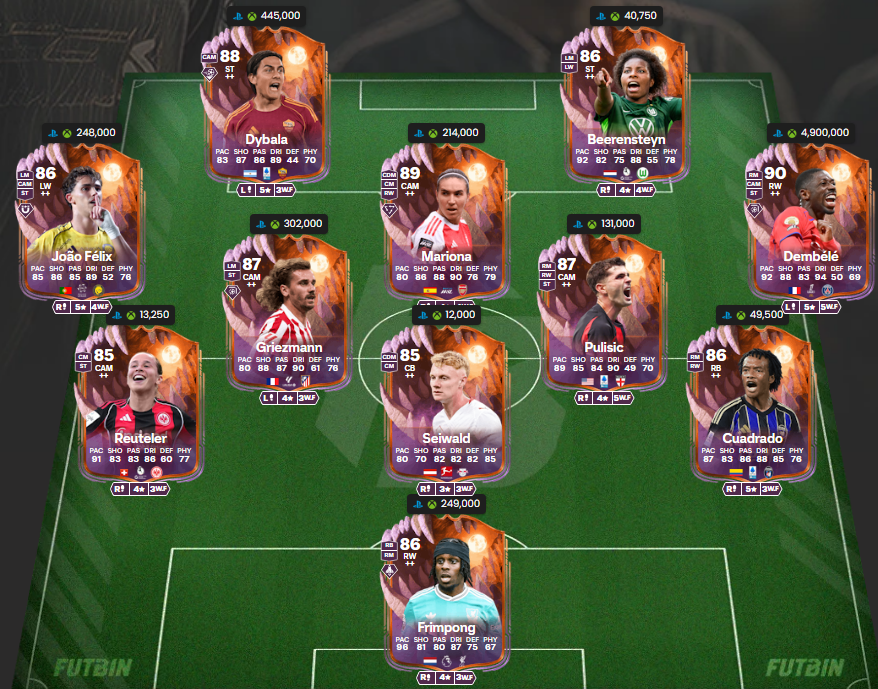Click Seiwald's 12,000 price tag

(x=445, y=314)
